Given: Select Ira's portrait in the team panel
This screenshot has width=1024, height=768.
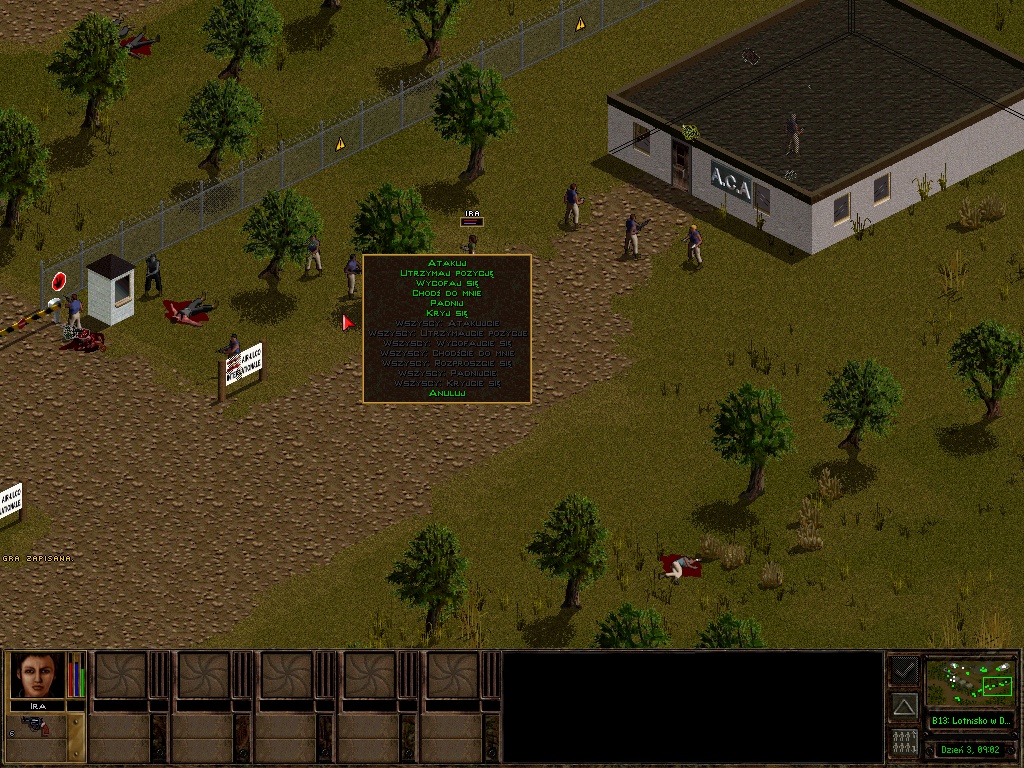Looking at the screenshot, I should [38, 676].
